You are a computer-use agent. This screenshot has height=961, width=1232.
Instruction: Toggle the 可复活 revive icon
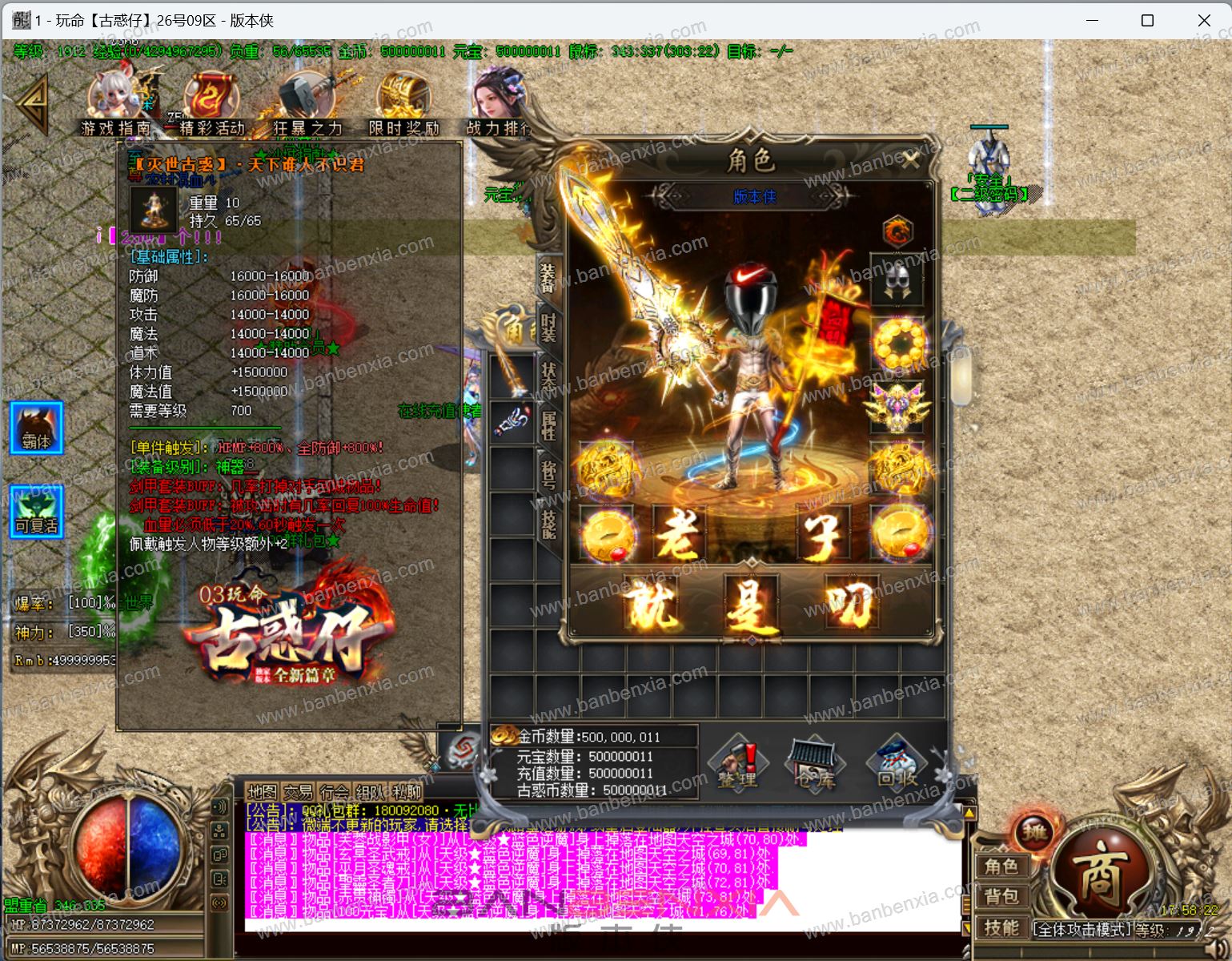coord(36,513)
